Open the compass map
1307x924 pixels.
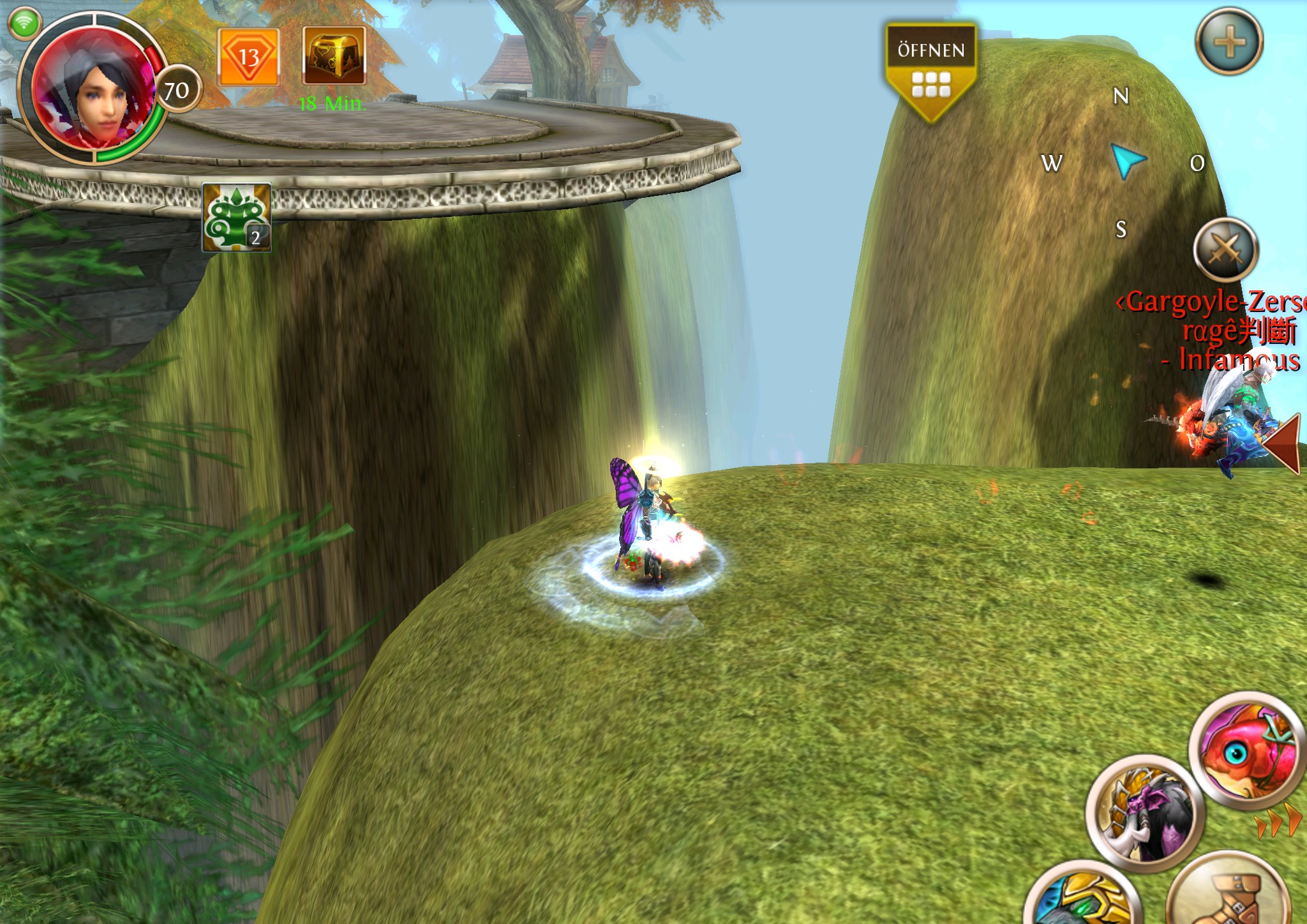coord(1127,162)
